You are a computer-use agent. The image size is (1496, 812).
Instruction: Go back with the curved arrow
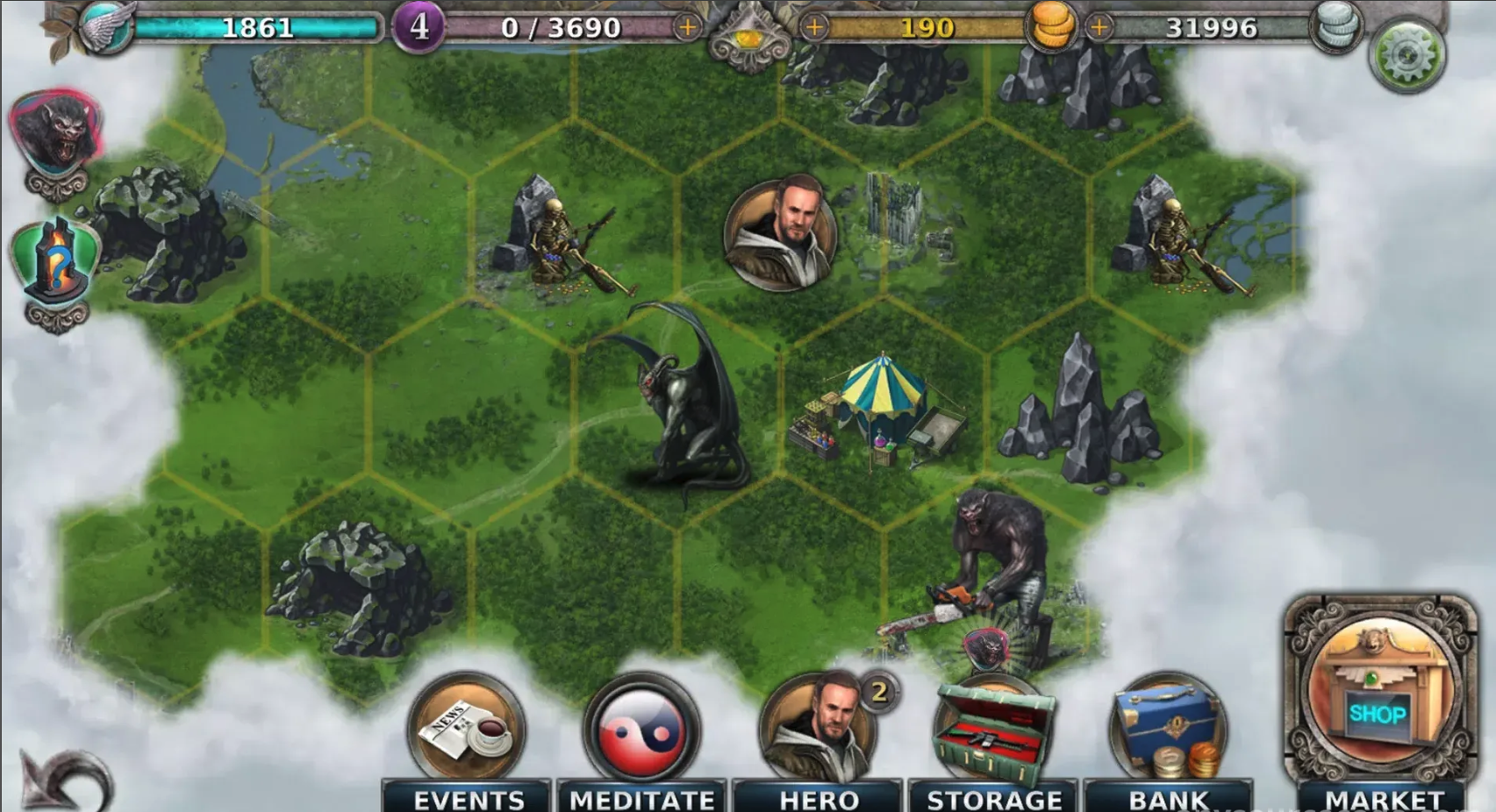(x=63, y=780)
